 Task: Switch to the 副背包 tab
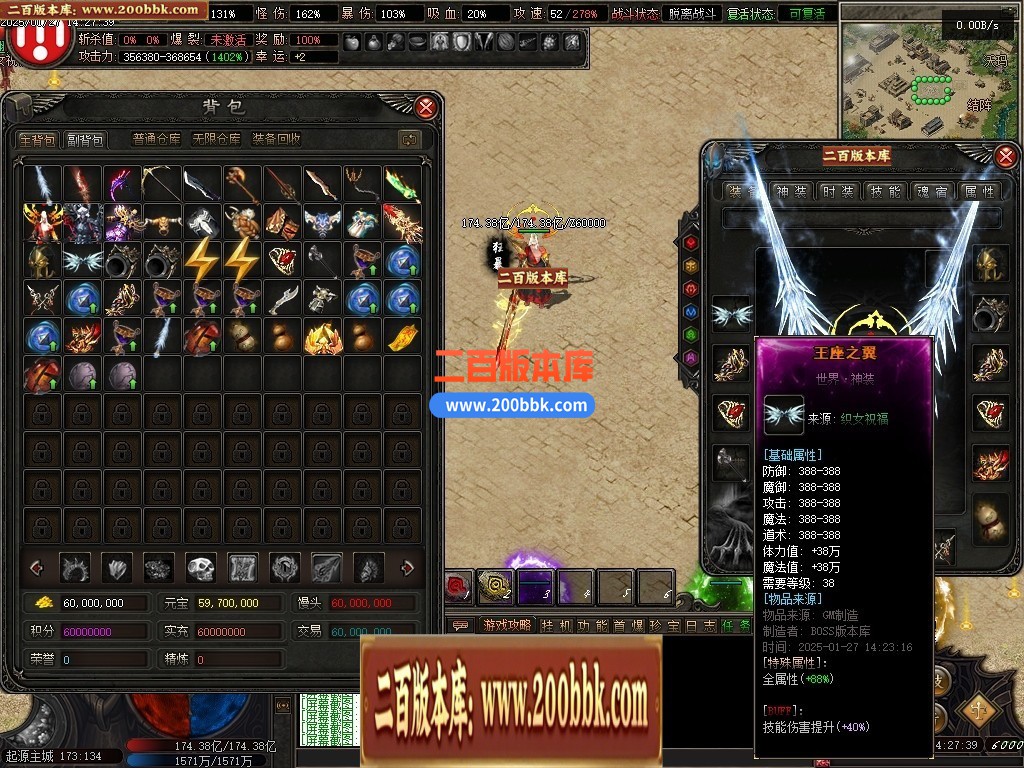(86, 140)
